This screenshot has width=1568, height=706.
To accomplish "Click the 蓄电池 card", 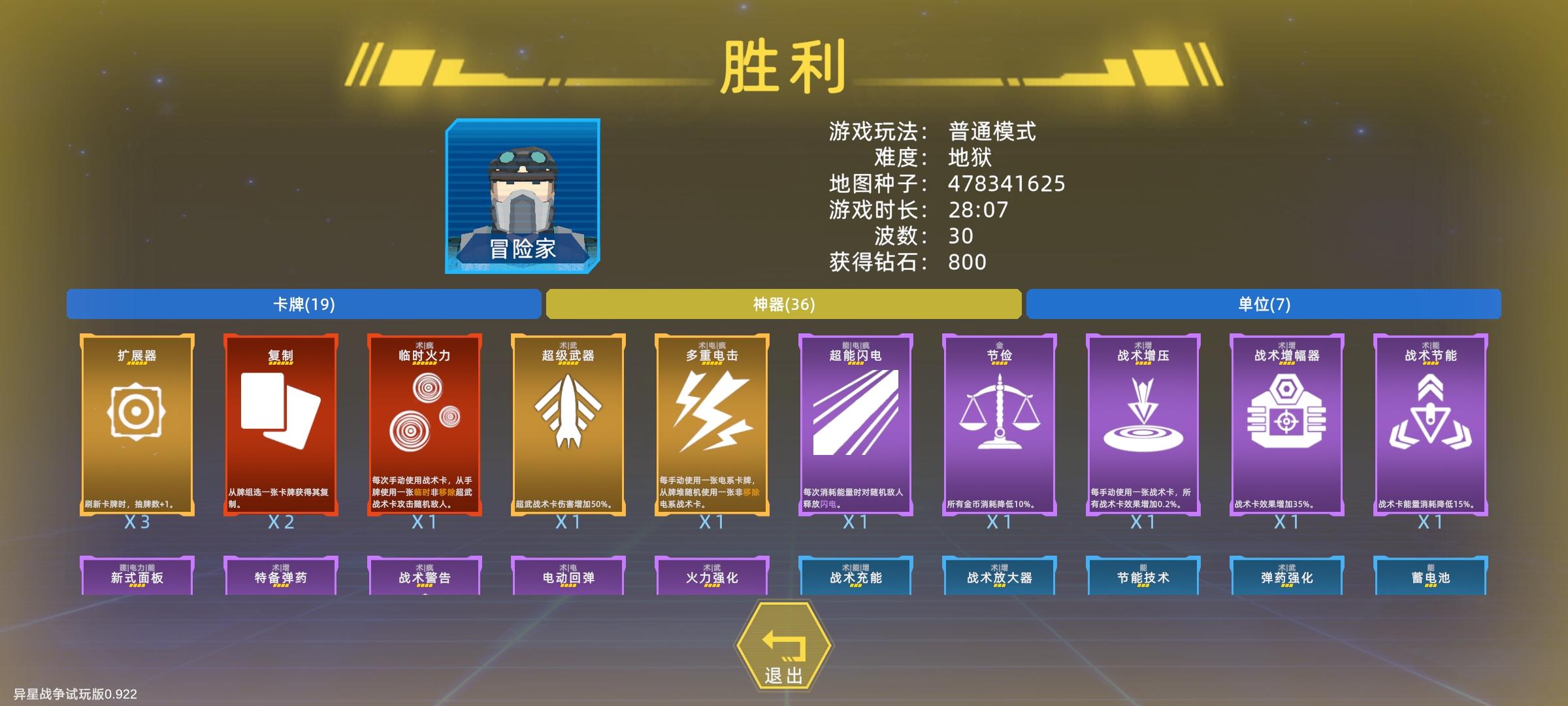I will [1431, 577].
